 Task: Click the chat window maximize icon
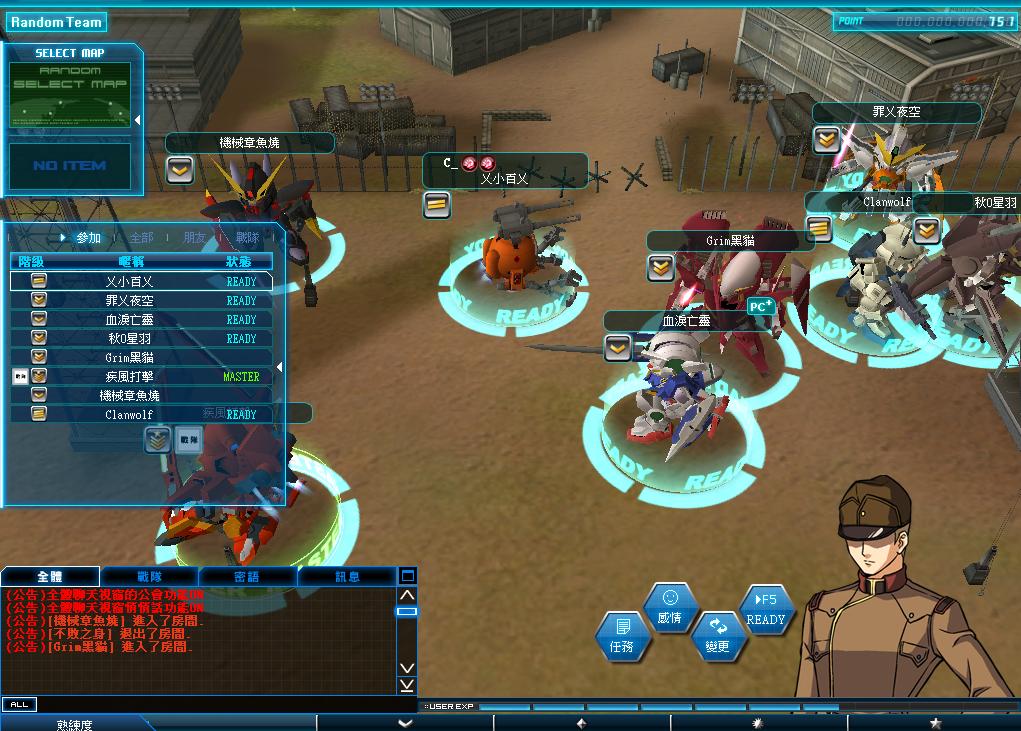pyautogui.click(x=407, y=576)
